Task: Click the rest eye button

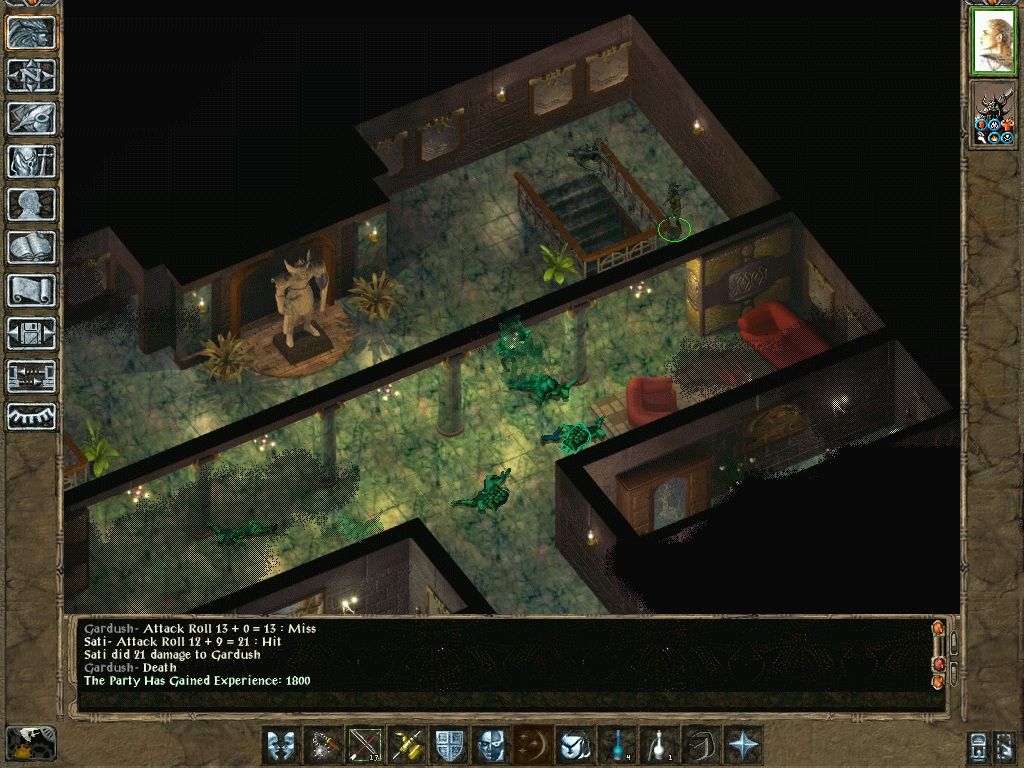Action: (x=31, y=416)
